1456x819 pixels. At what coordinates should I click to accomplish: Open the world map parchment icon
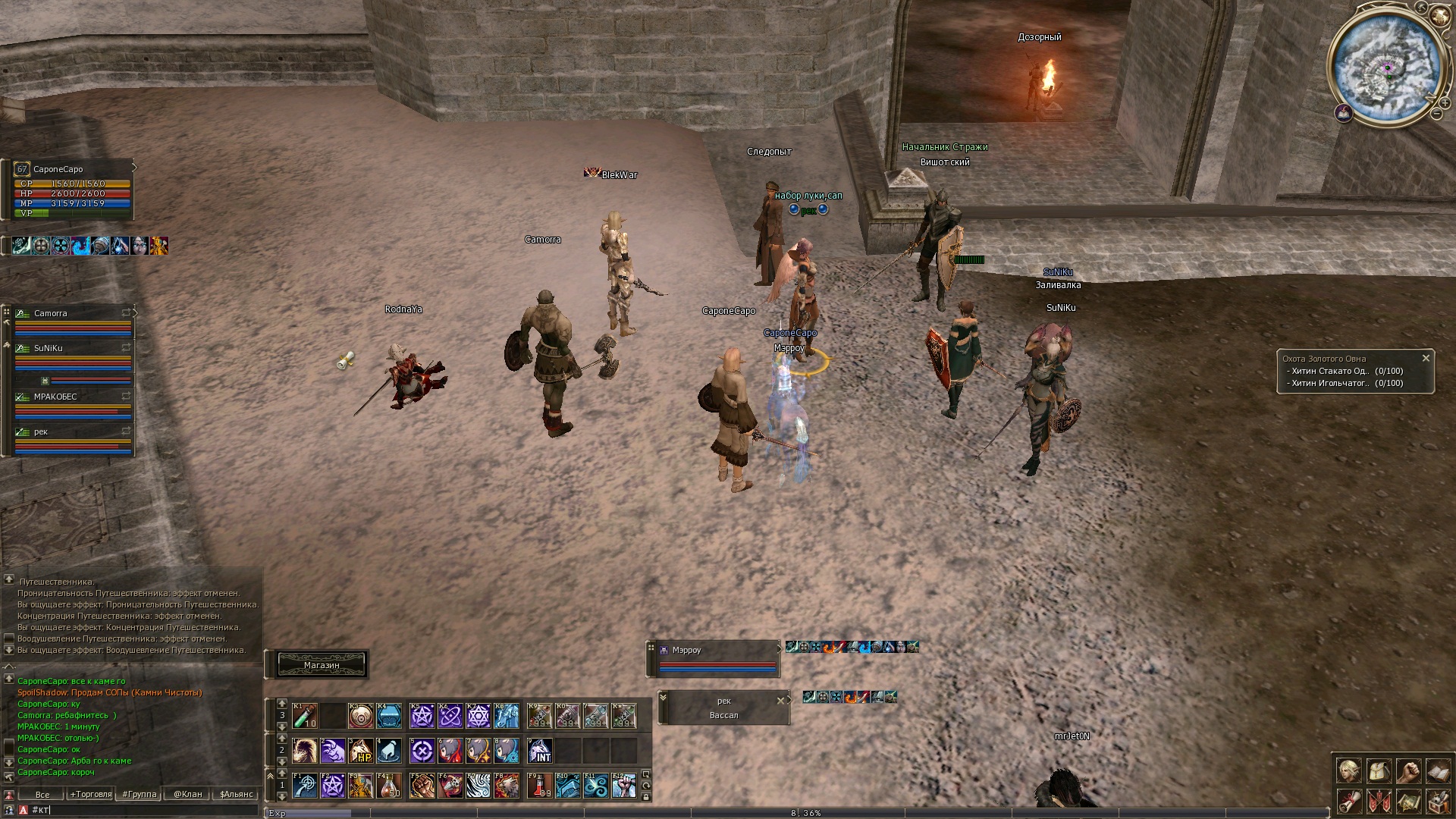(1408, 801)
